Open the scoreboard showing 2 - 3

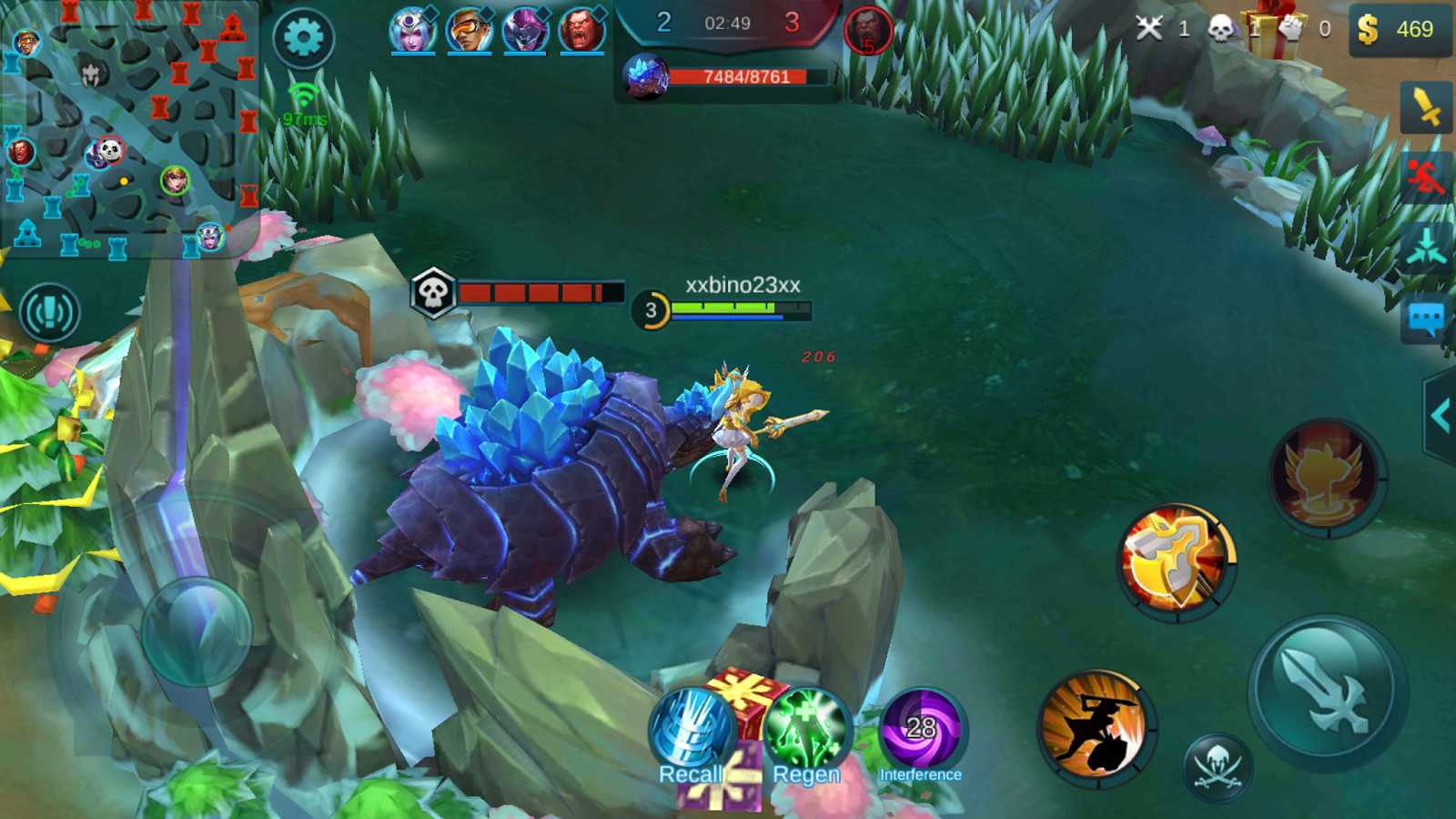[728, 25]
